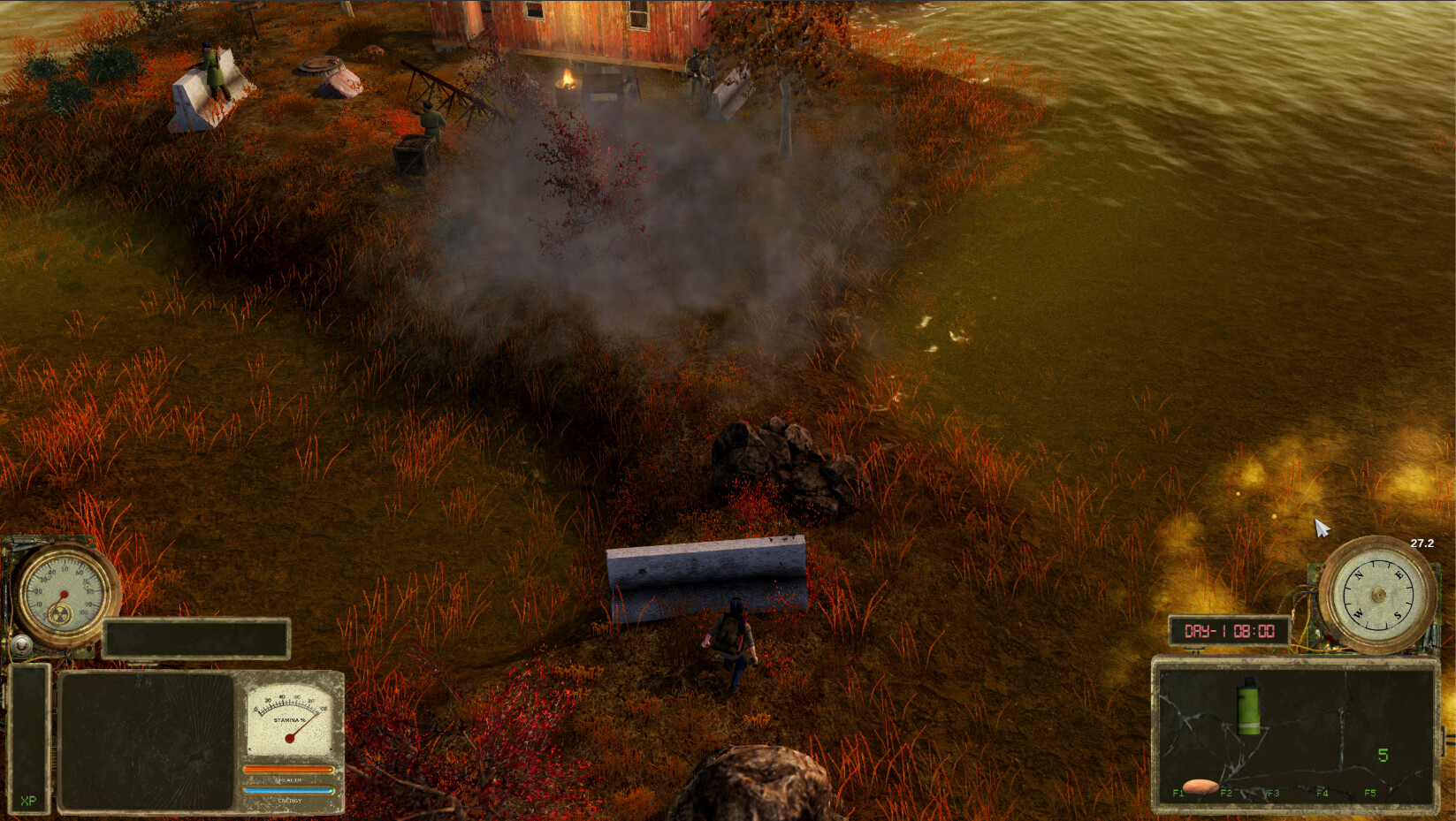
Task: Toggle quick slot F3
Action: point(1273,793)
